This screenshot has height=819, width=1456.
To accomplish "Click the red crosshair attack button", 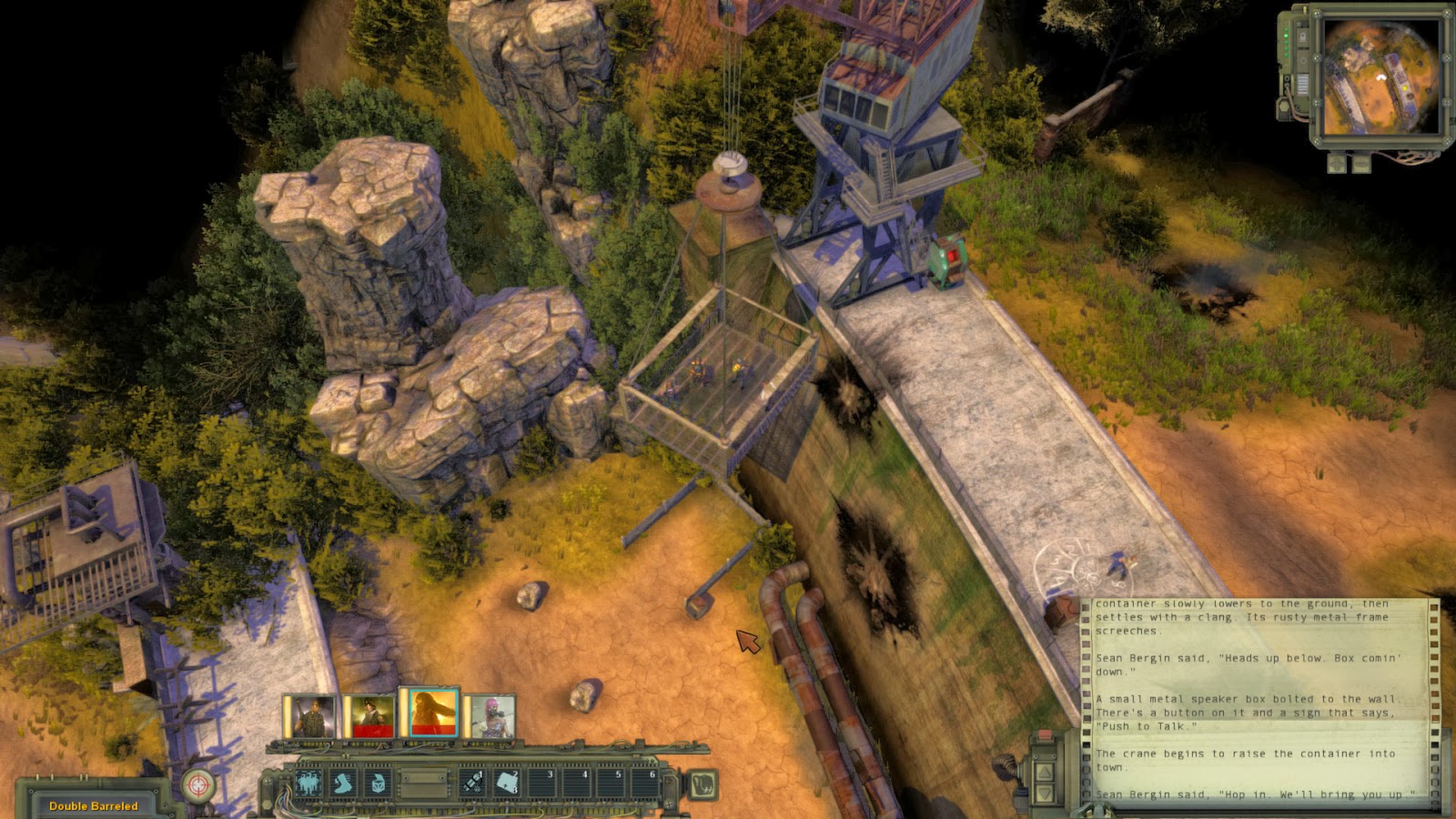I will click(198, 784).
